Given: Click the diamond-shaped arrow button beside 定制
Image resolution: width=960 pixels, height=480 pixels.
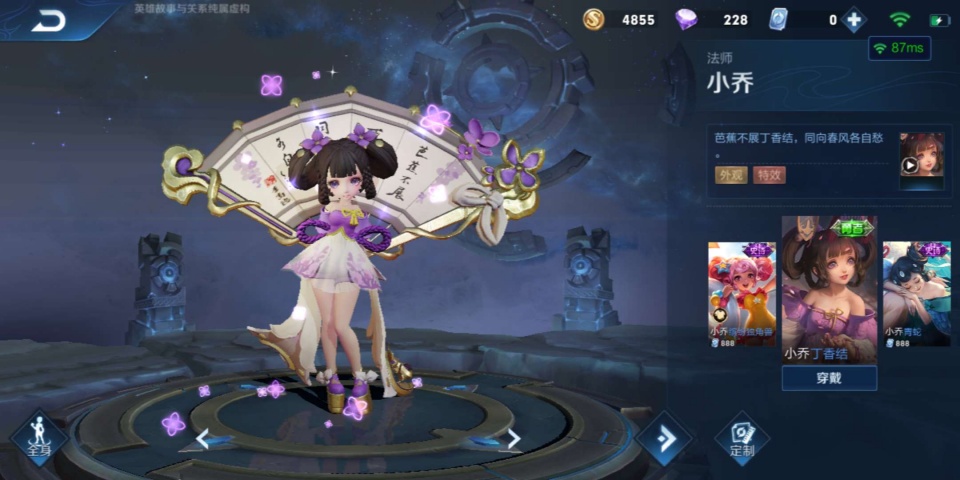Looking at the screenshot, I should click(x=663, y=438).
